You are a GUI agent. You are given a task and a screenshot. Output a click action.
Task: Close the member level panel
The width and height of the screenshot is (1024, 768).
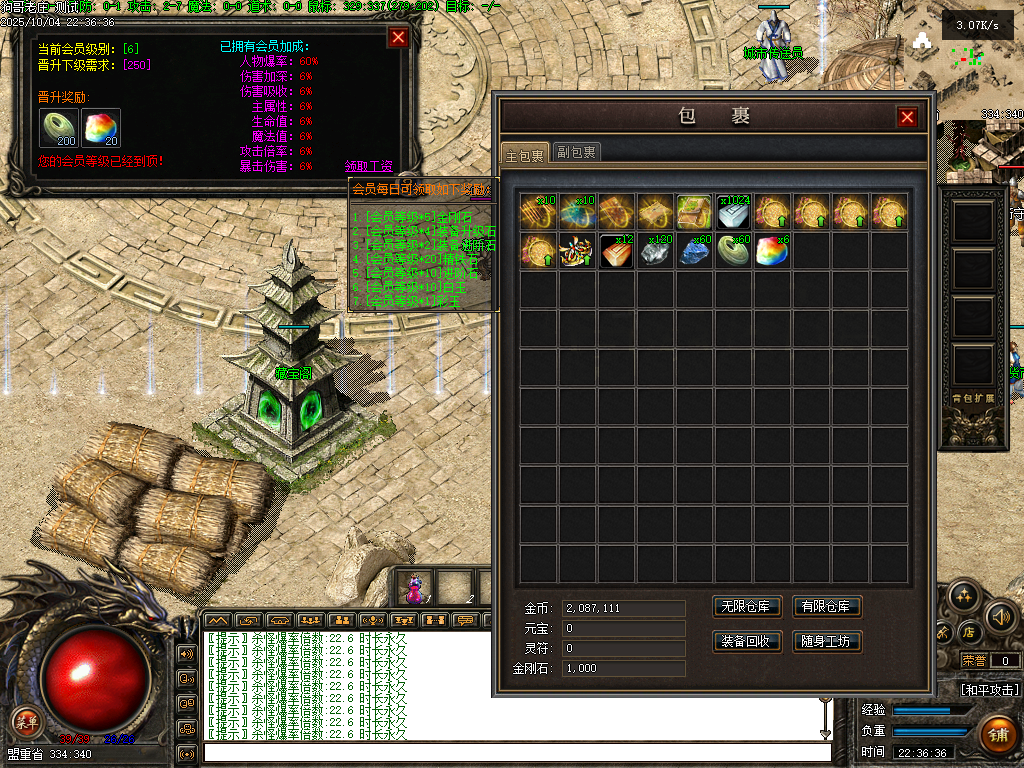click(x=398, y=38)
